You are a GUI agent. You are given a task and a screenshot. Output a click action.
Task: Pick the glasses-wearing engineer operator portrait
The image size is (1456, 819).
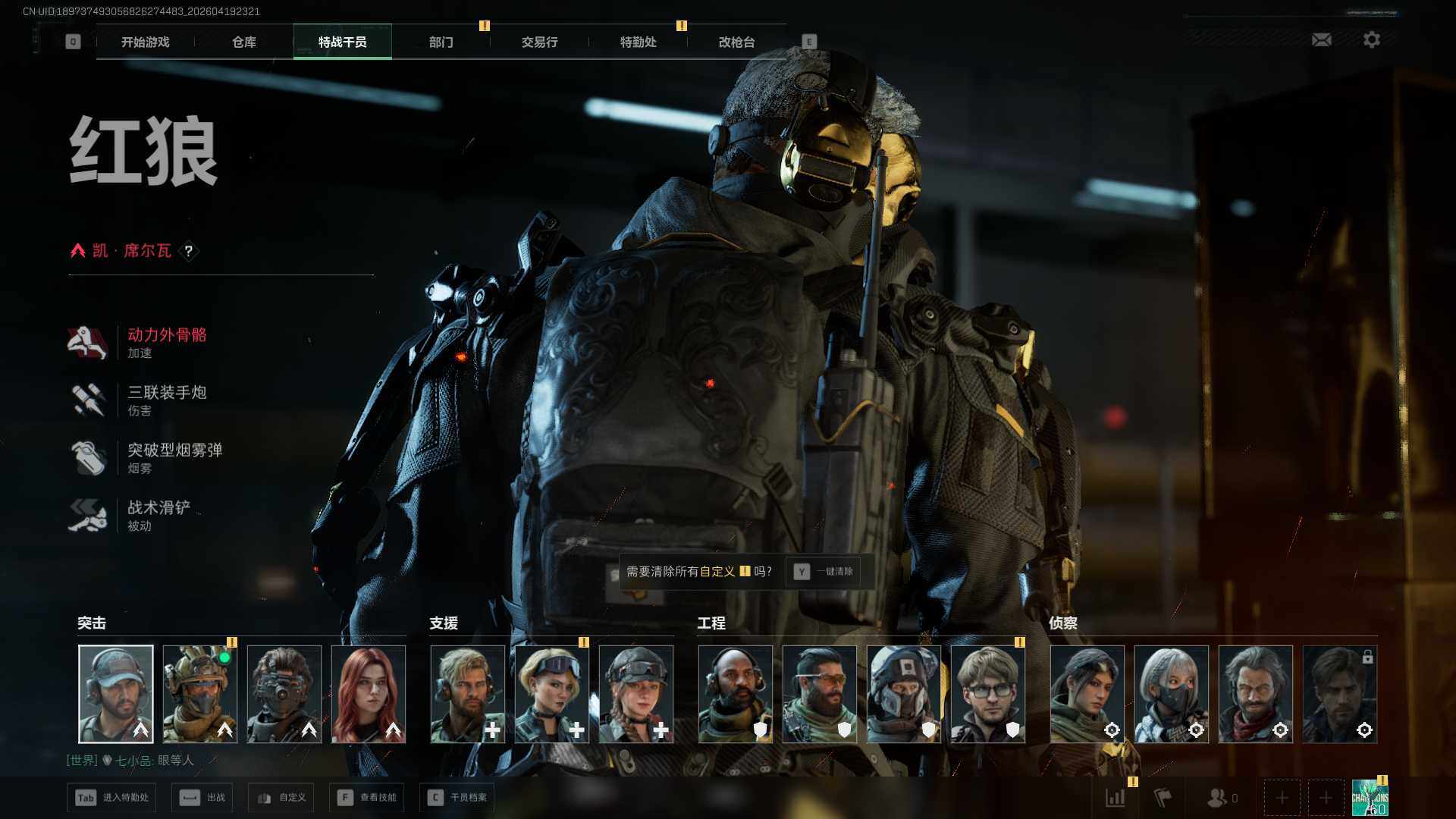pyautogui.click(x=987, y=694)
